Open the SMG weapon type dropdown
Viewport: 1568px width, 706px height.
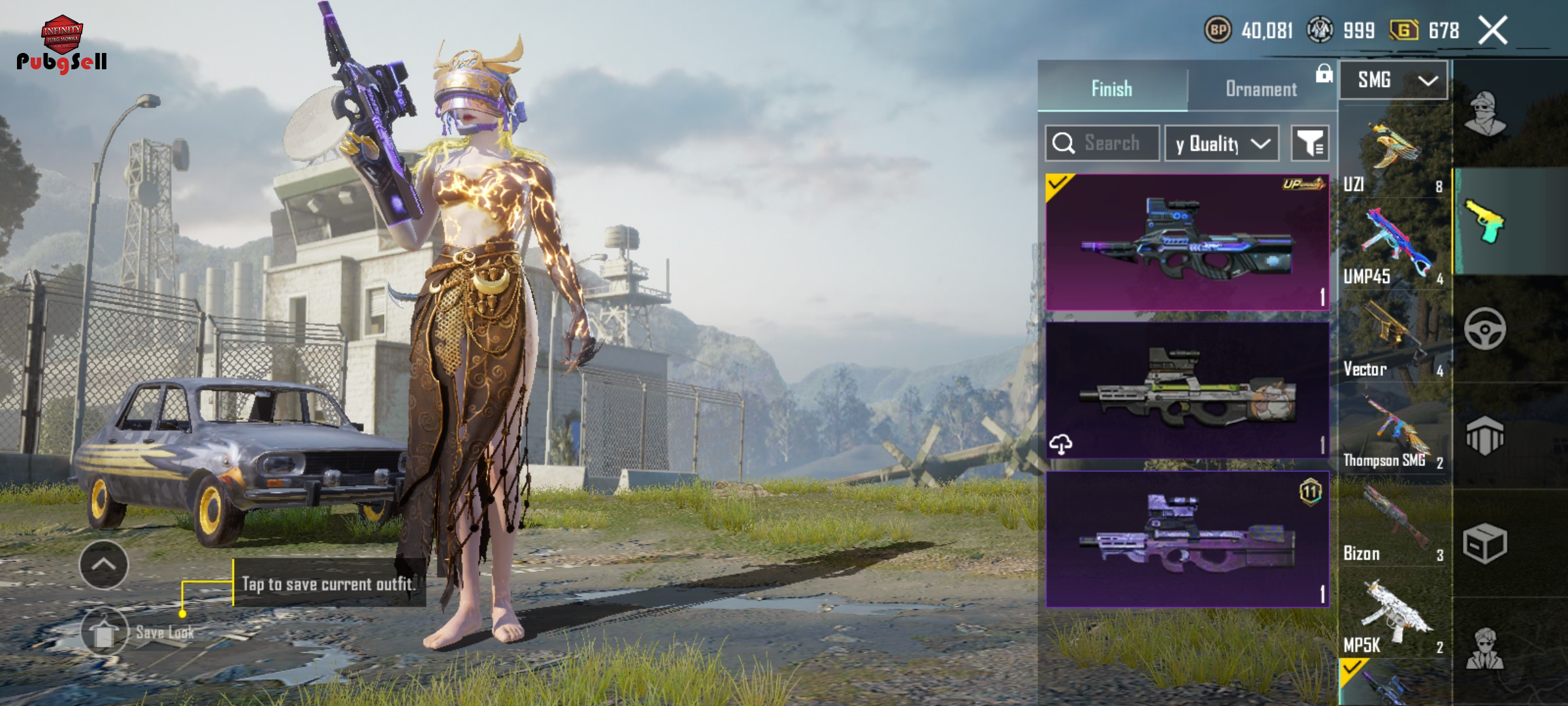pyautogui.click(x=1394, y=80)
